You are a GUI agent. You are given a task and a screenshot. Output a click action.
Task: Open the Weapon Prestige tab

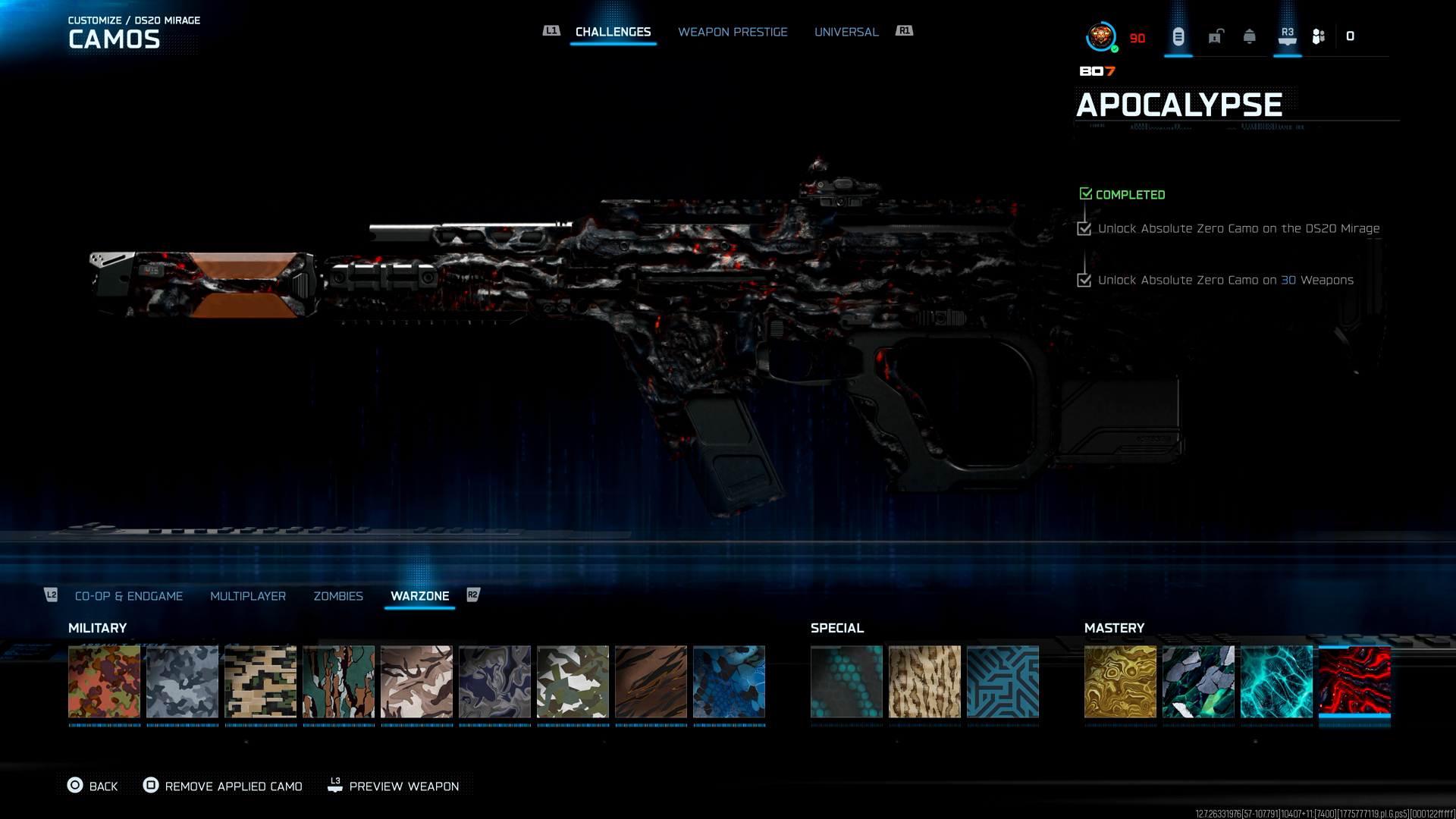coord(733,32)
